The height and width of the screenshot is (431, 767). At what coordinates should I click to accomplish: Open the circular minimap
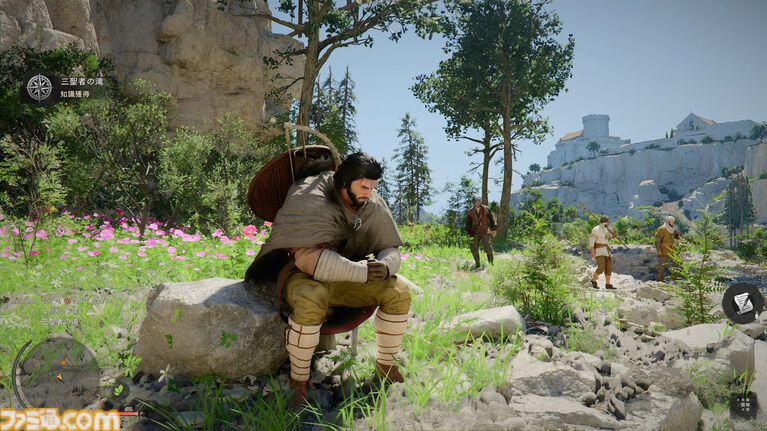pyautogui.click(x=57, y=373)
